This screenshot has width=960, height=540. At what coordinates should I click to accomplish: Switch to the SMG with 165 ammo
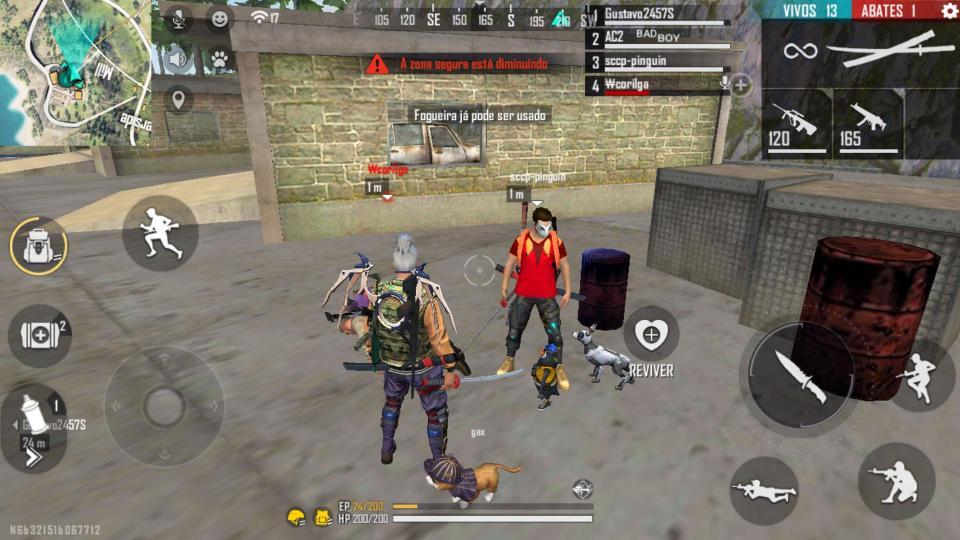point(866,124)
